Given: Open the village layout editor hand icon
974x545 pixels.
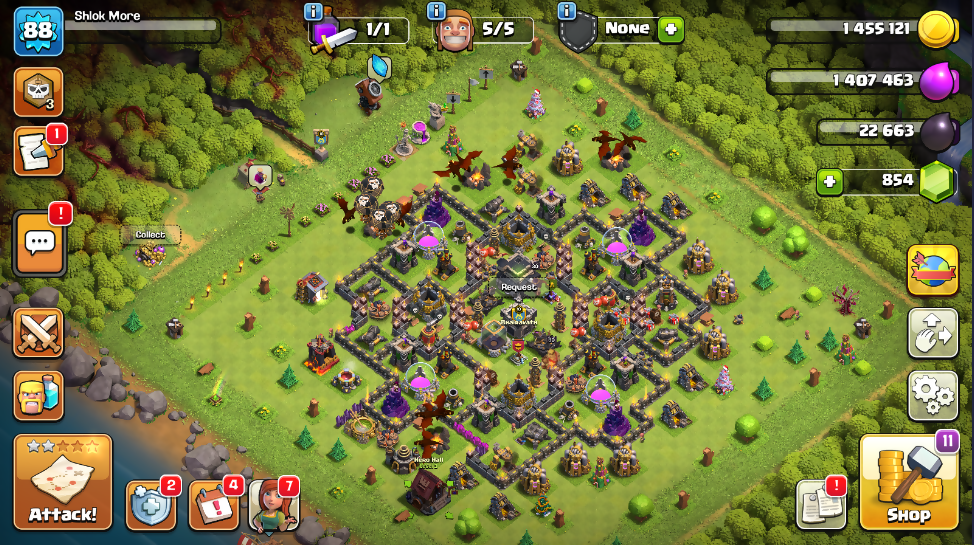Looking at the screenshot, I should click(932, 332).
